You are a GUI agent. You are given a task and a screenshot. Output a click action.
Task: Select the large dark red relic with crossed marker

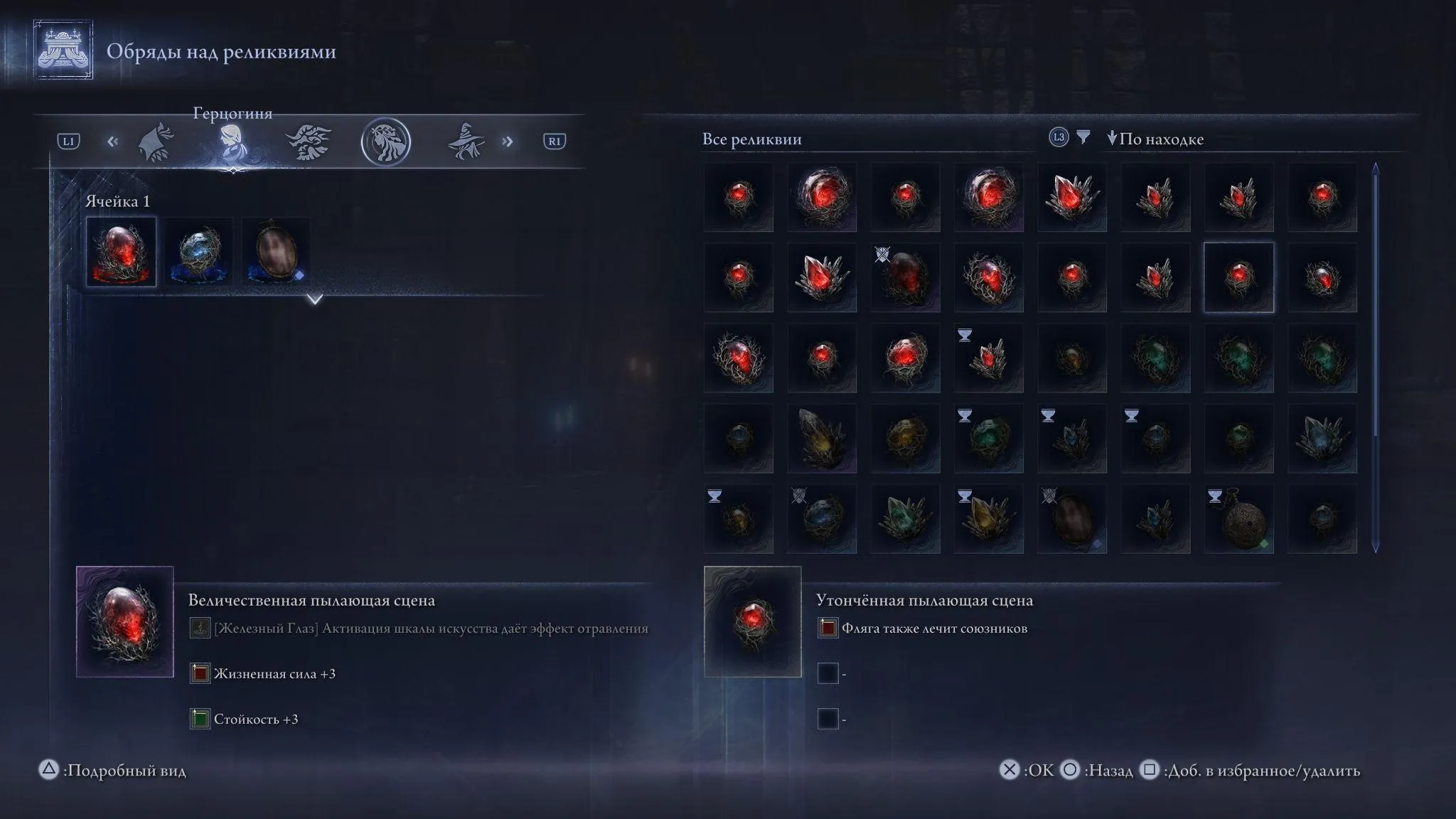coord(905,277)
